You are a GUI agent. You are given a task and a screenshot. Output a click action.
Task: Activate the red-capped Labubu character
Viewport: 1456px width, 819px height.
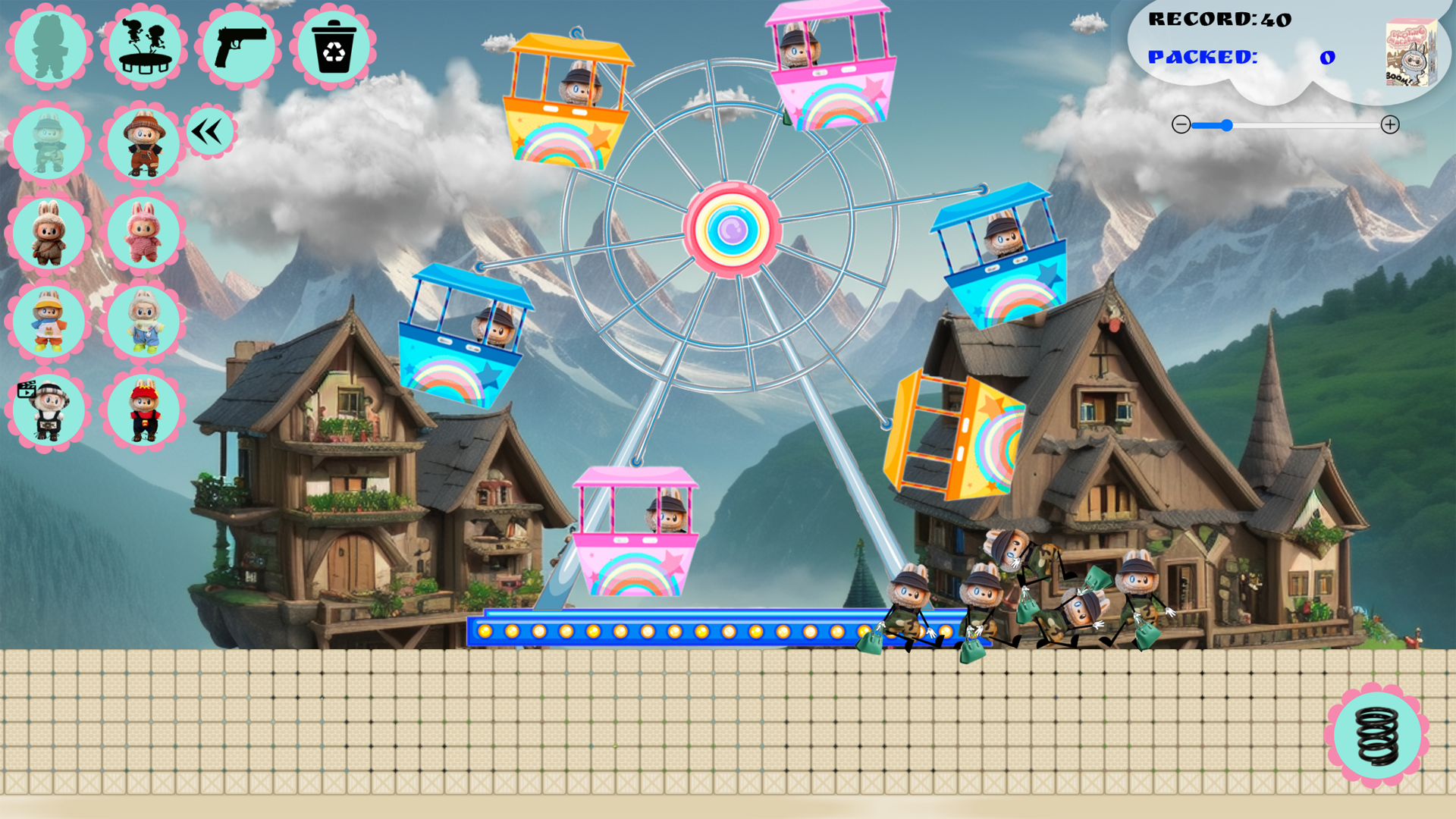(x=144, y=409)
